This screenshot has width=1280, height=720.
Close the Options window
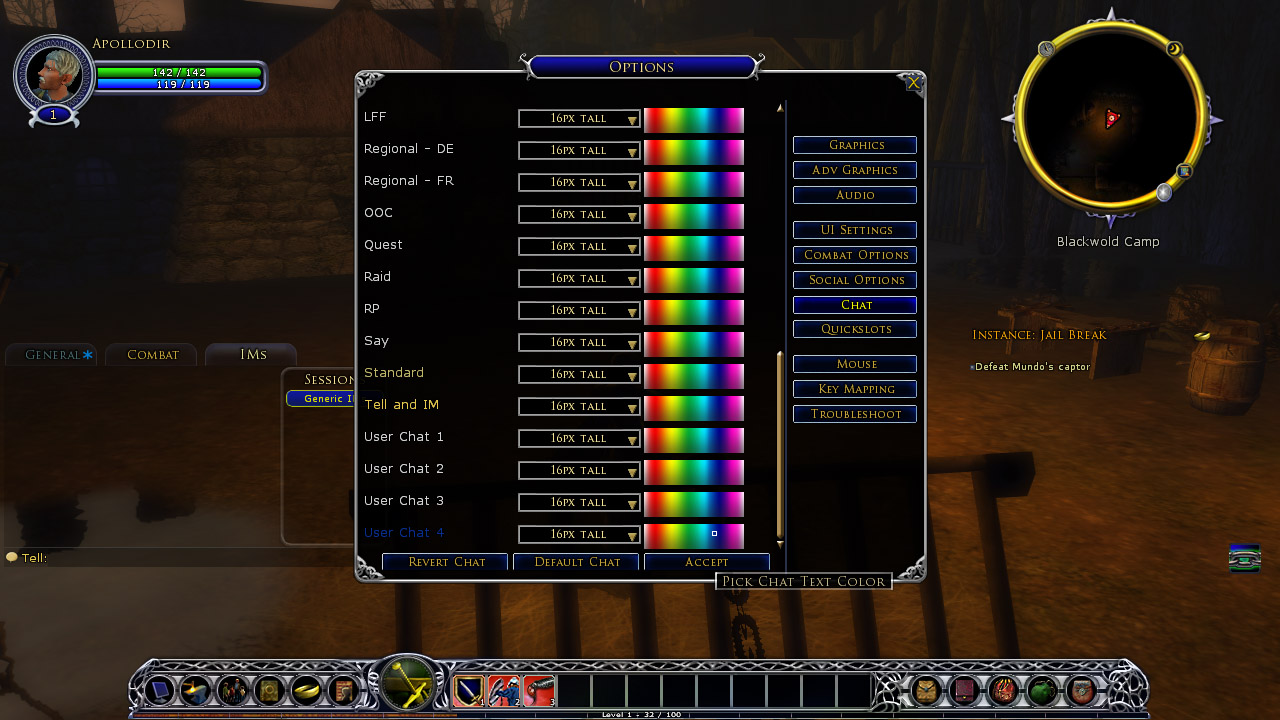(913, 83)
